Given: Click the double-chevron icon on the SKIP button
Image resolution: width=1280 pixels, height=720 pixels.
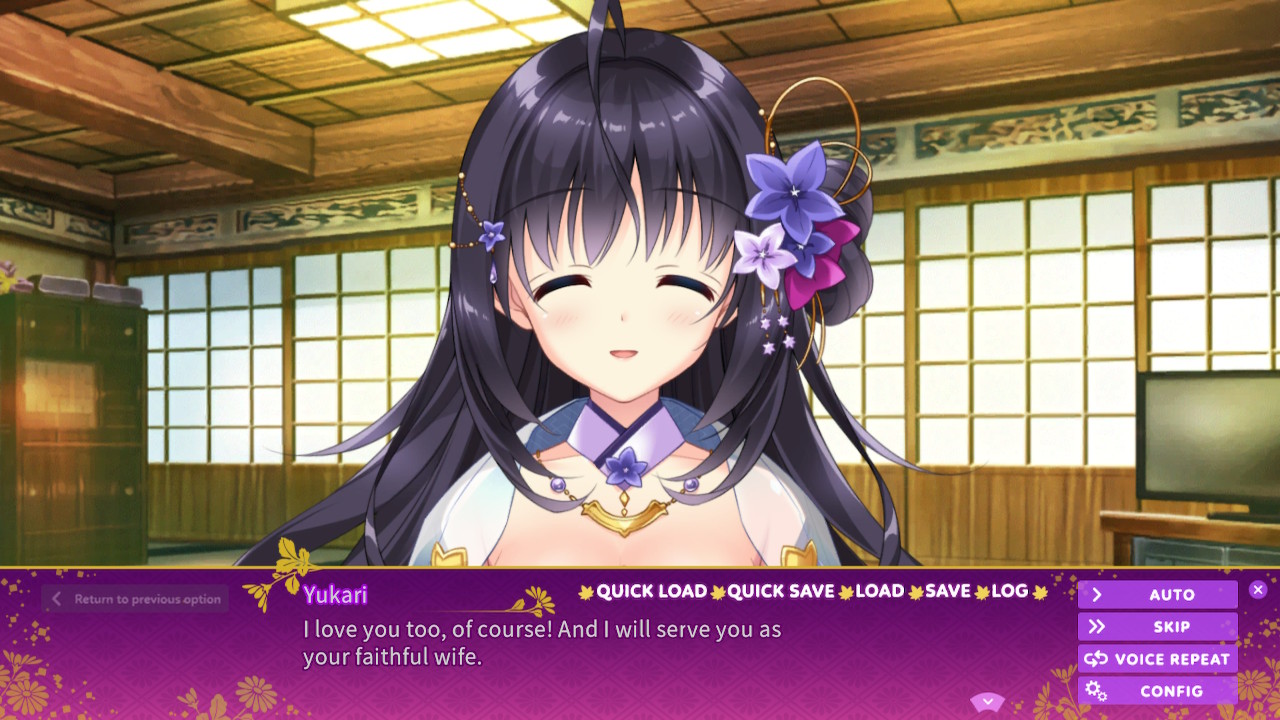Looking at the screenshot, I should [x=1098, y=626].
